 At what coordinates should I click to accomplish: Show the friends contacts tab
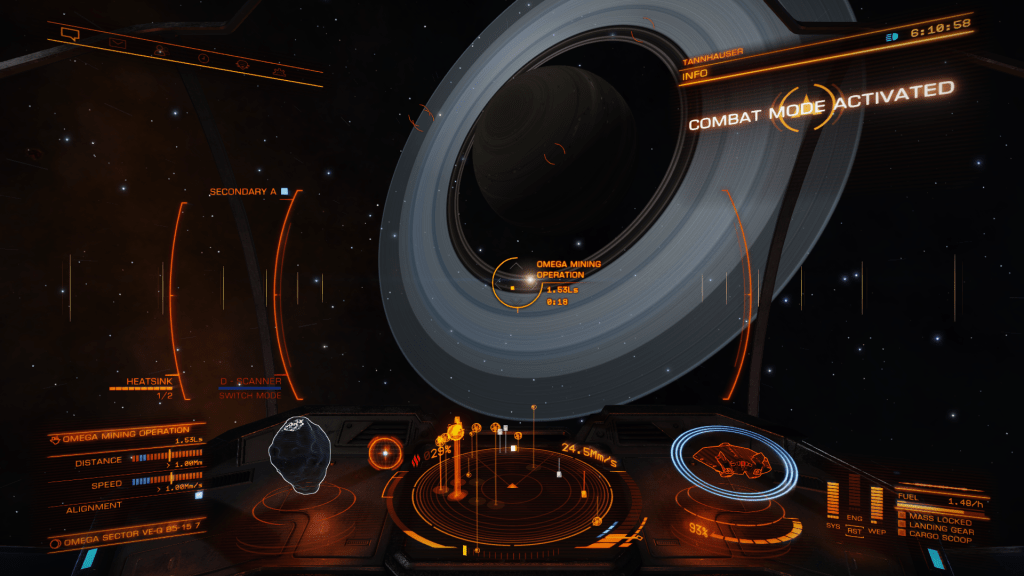point(160,51)
